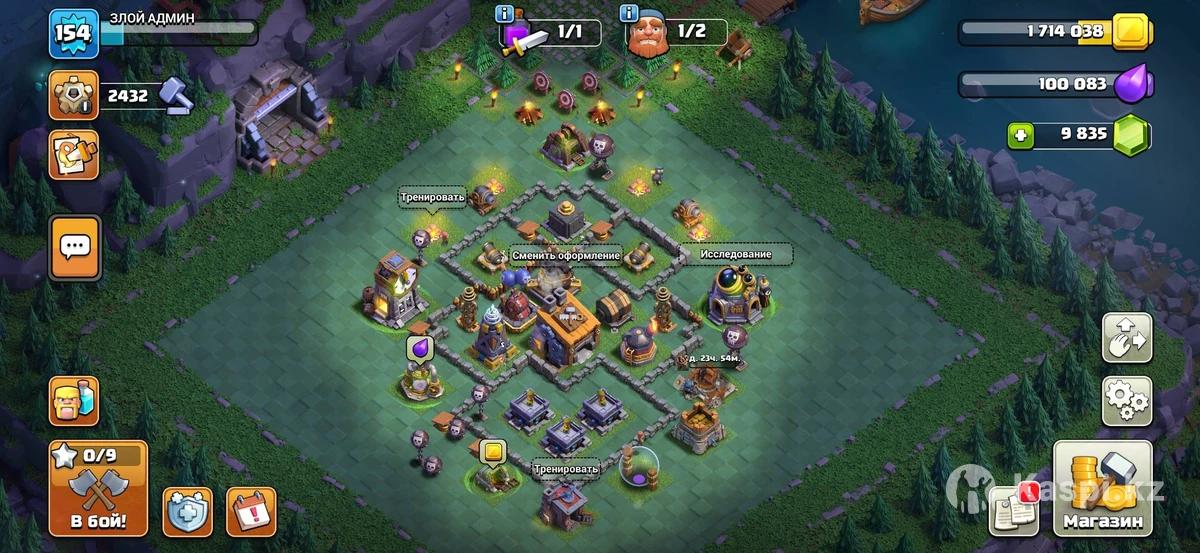Open the Магазин shop

[x=1103, y=489]
